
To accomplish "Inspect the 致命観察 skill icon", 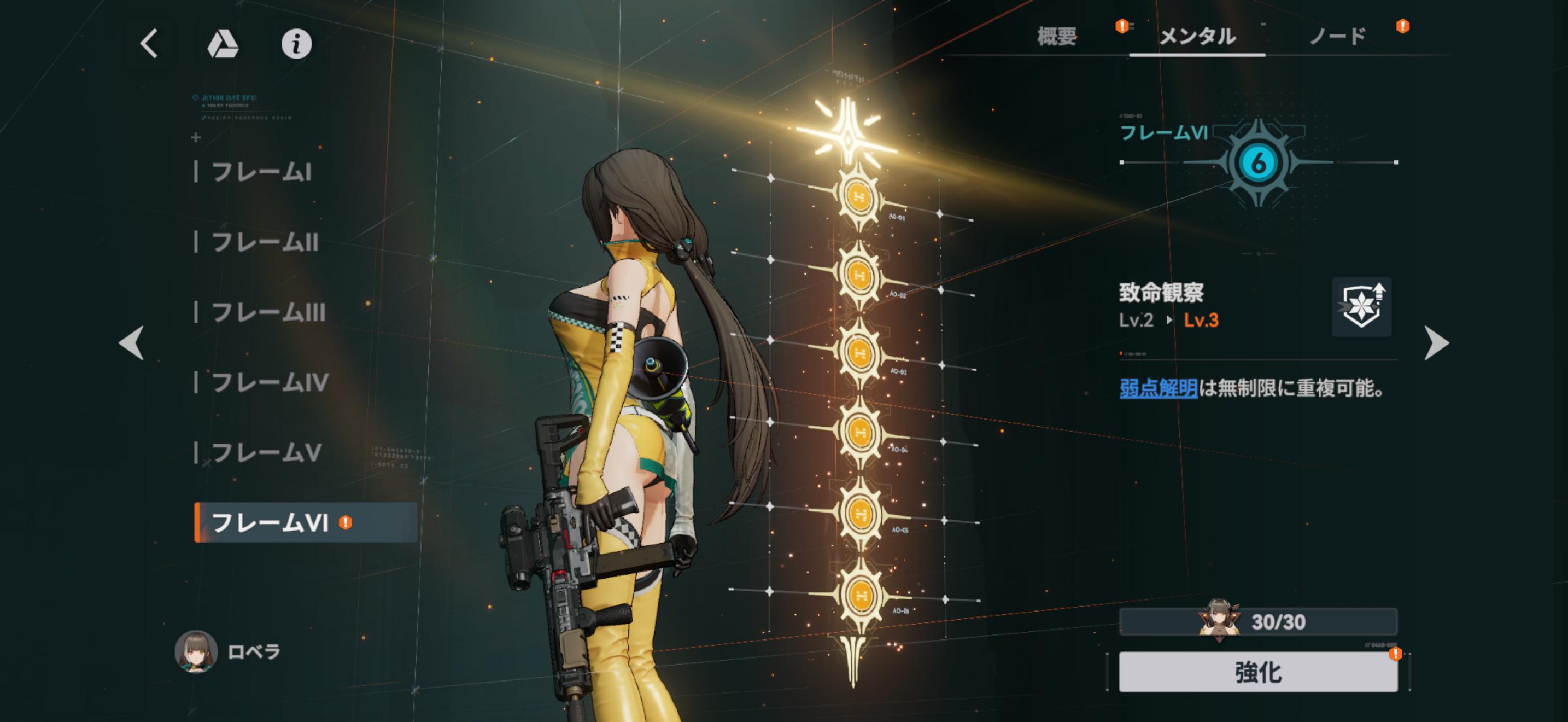I will click(x=1361, y=307).
